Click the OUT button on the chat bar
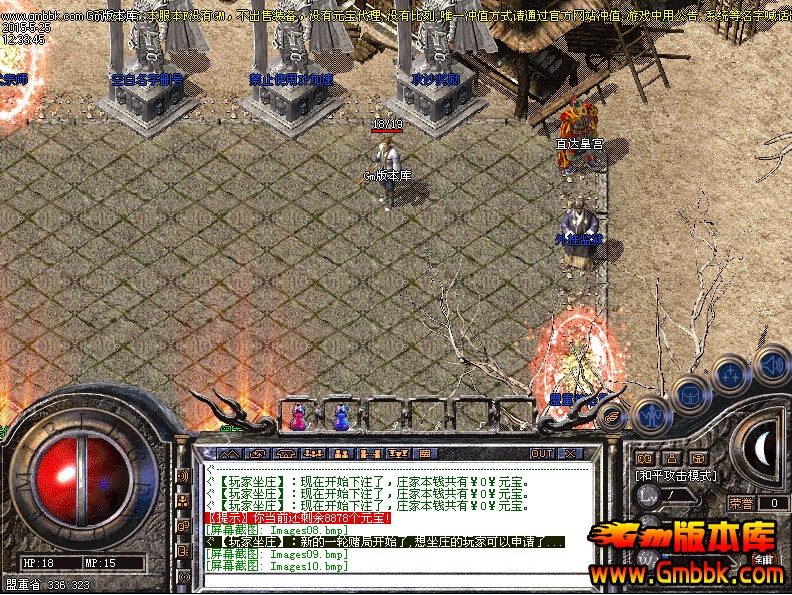This screenshot has width=792, height=595. [x=541, y=453]
